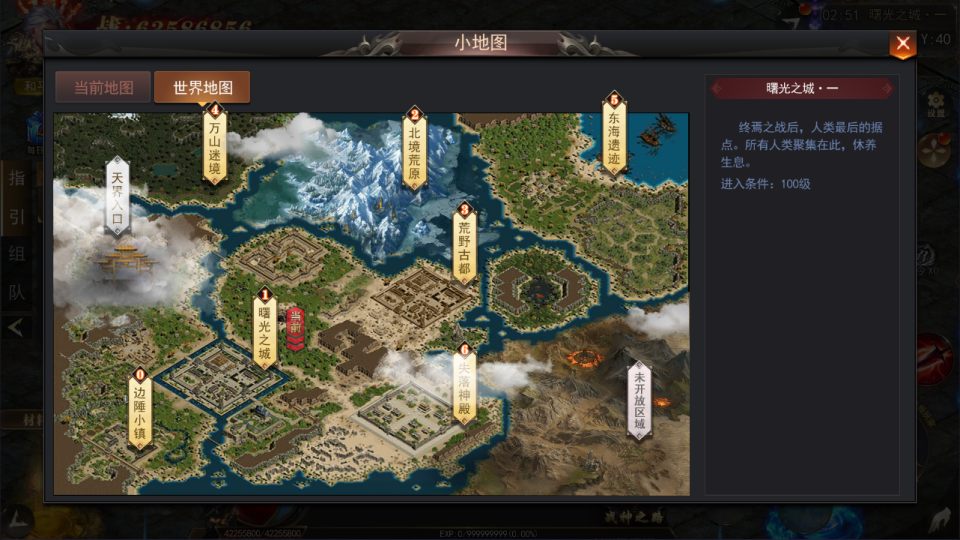960x540 pixels.
Task: Open the 设置 gear icon
Action: click(936, 104)
